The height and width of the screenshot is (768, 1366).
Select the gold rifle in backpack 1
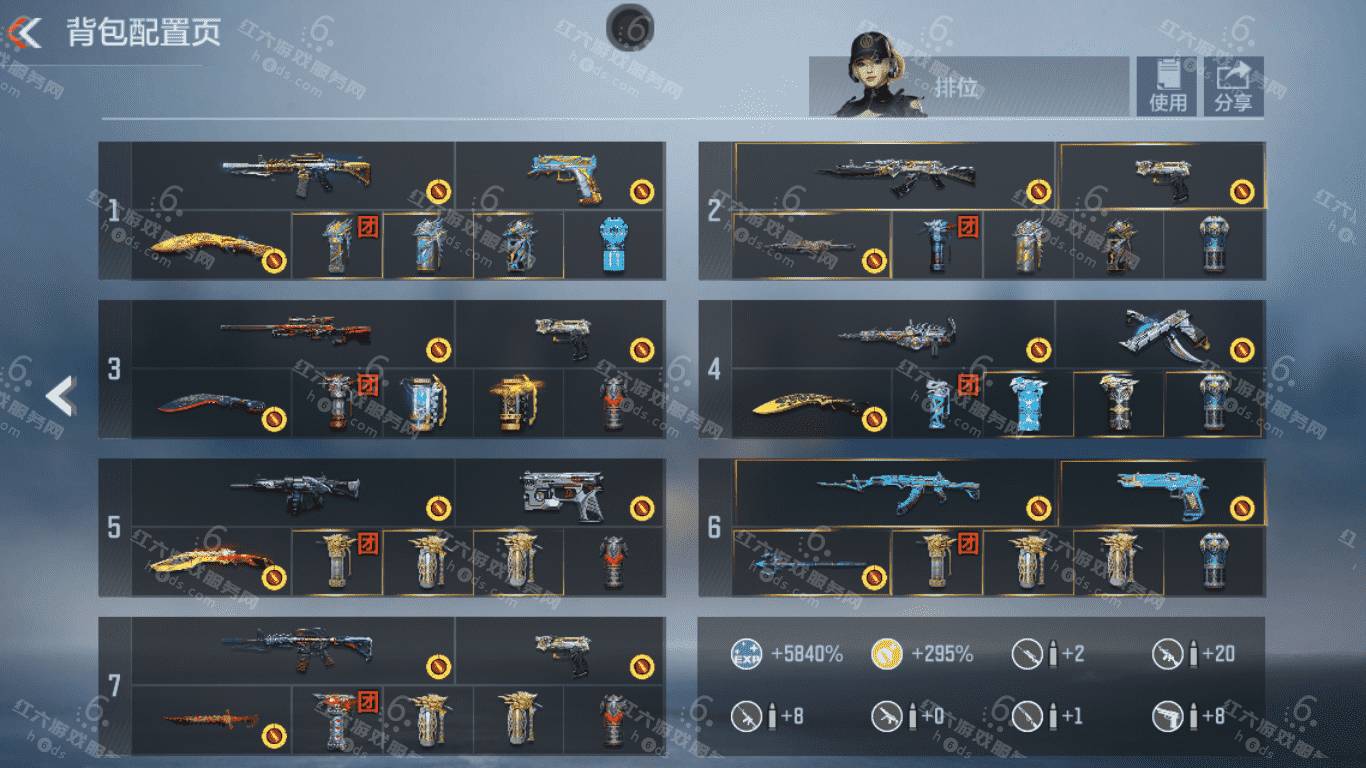click(x=296, y=176)
